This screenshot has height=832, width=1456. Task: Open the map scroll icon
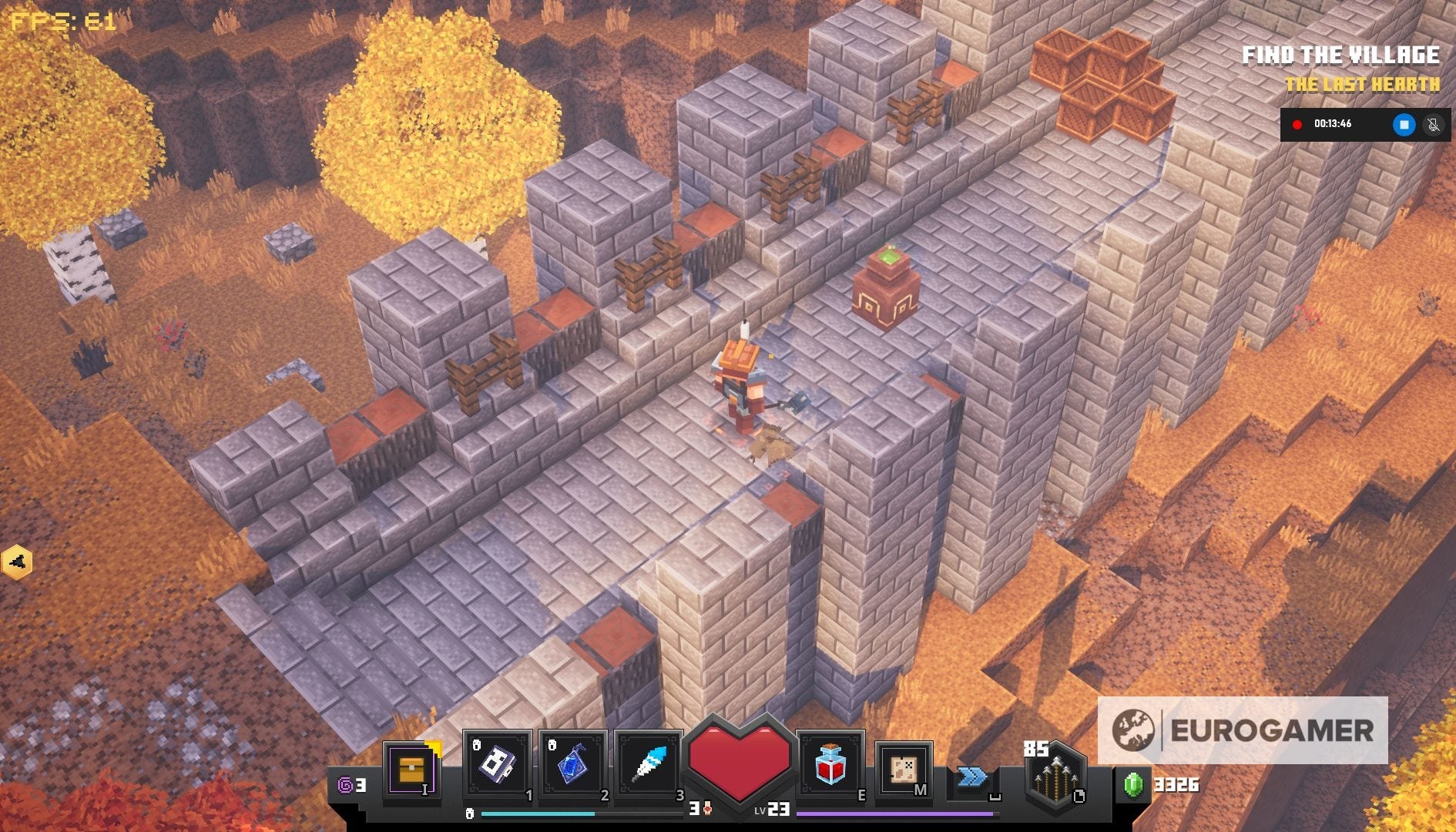click(x=904, y=769)
